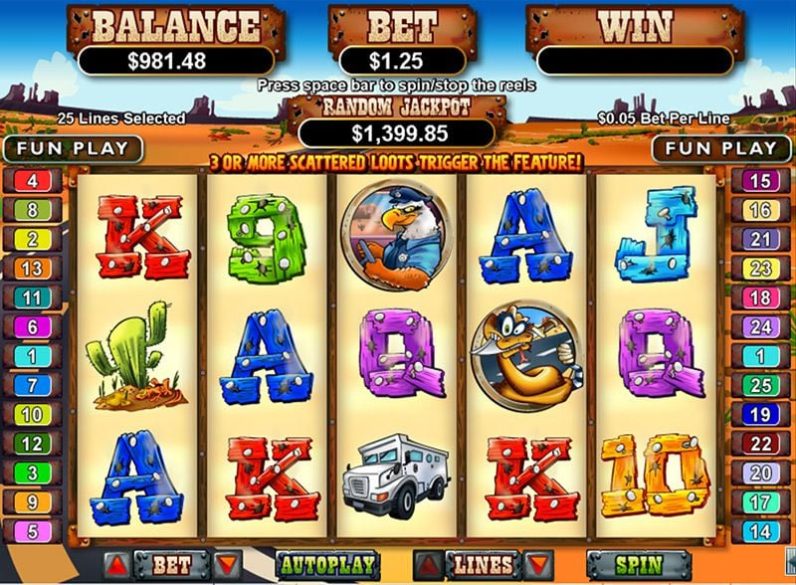Screen dimensions: 796x585
Task: Choose the payline 10 marker
Action: tap(32, 414)
